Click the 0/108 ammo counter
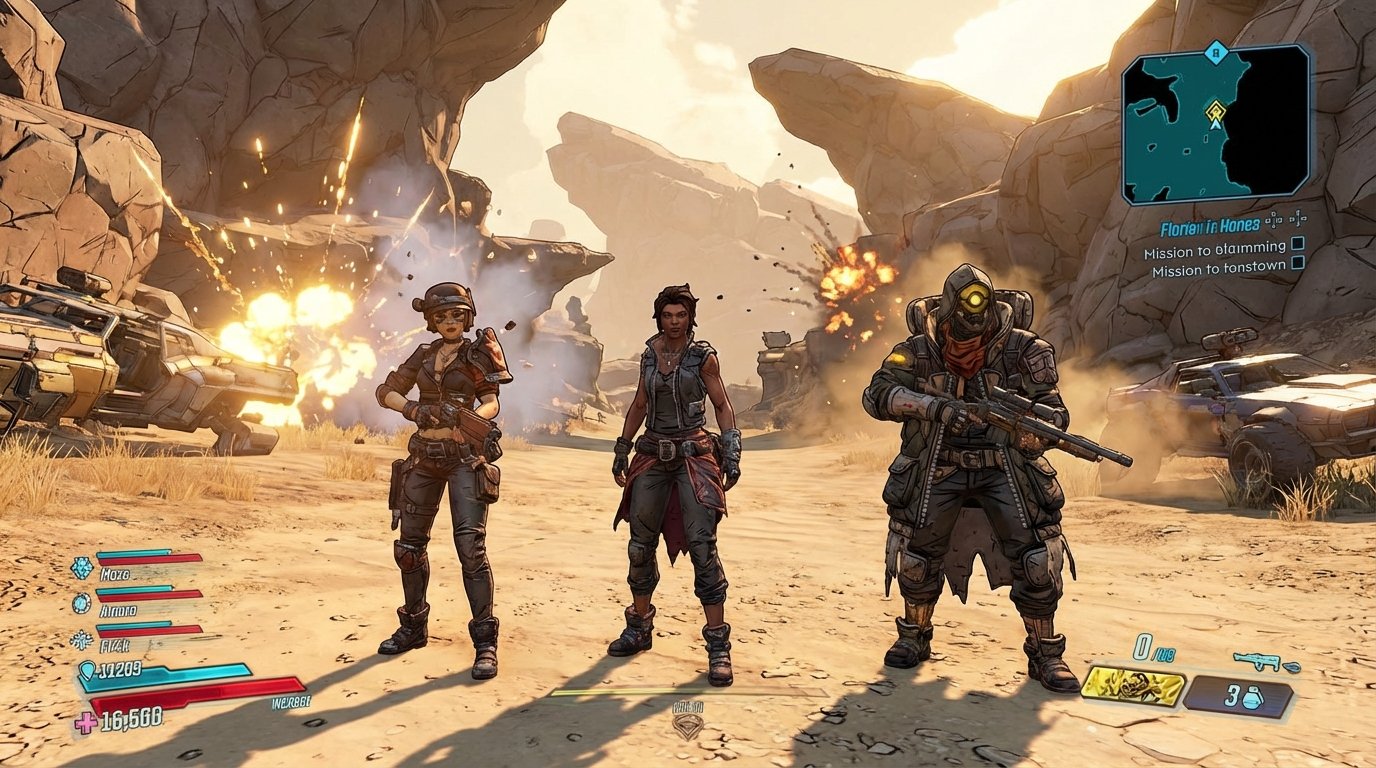1376x768 pixels. pyautogui.click(x=1152, y=649)
